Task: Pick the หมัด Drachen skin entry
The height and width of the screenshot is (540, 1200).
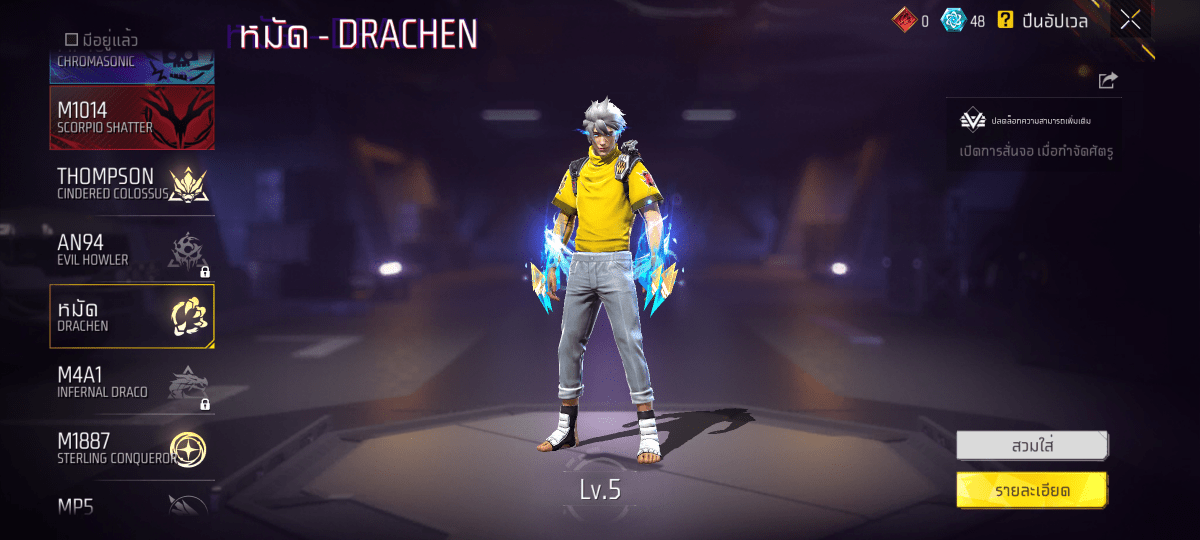Action: [x=132, y=316]
